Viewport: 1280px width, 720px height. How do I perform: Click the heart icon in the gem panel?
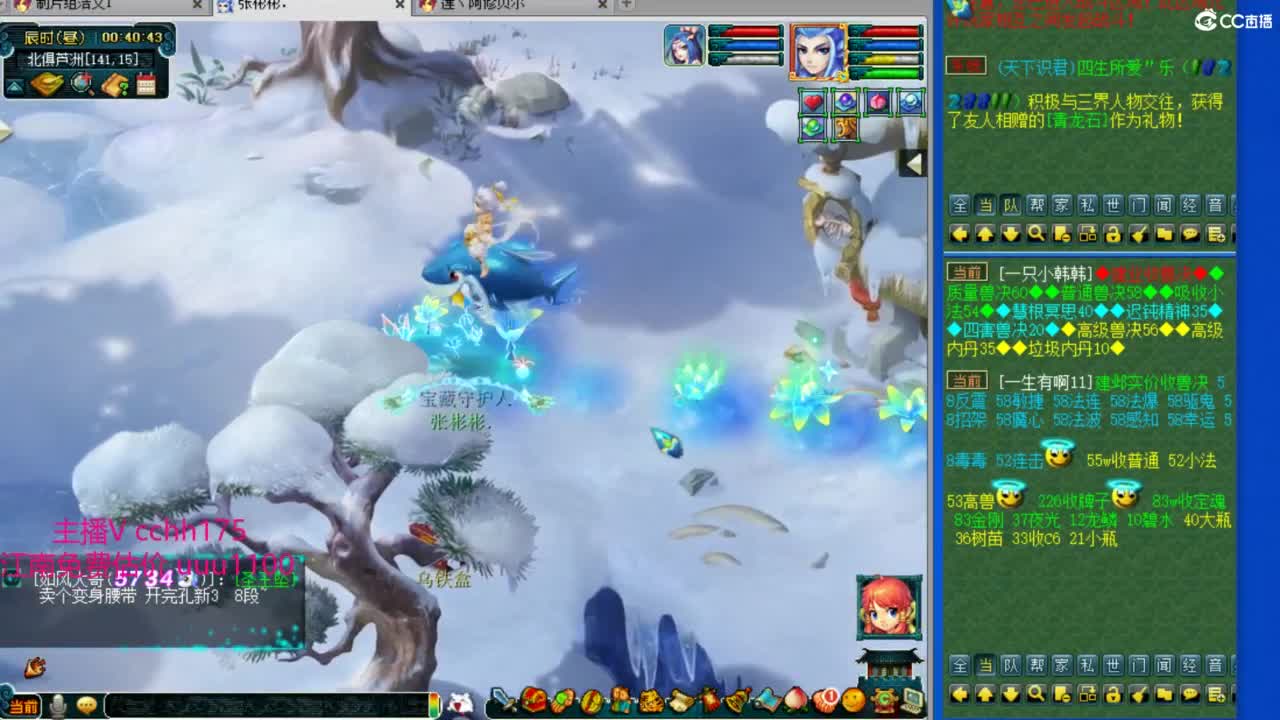(812, 102)
